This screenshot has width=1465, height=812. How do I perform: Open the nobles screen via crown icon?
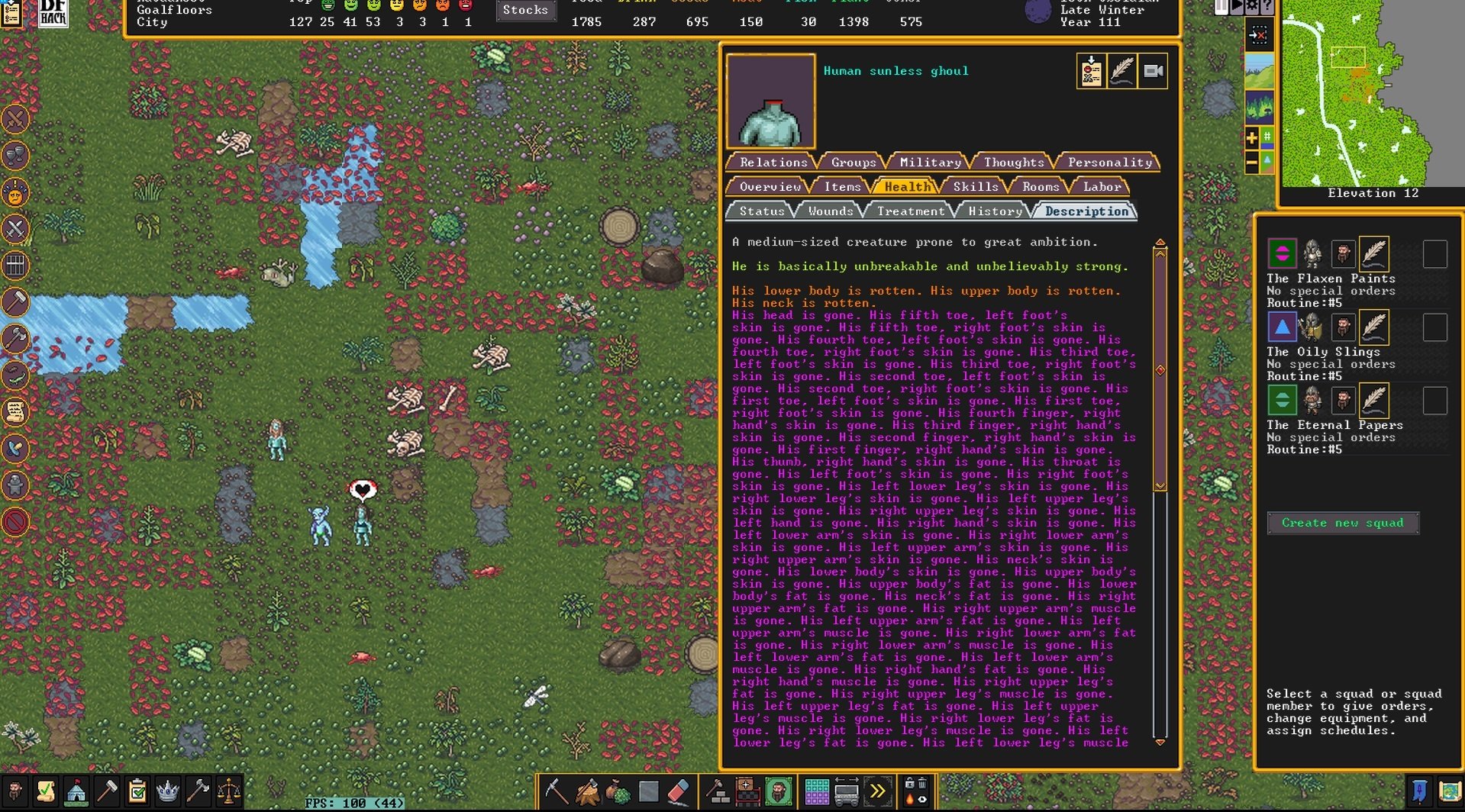click(x=167, y=791)
